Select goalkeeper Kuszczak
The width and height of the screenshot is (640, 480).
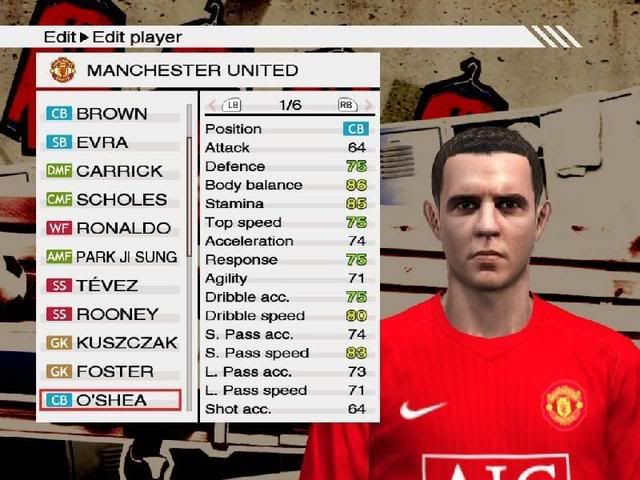110,342
